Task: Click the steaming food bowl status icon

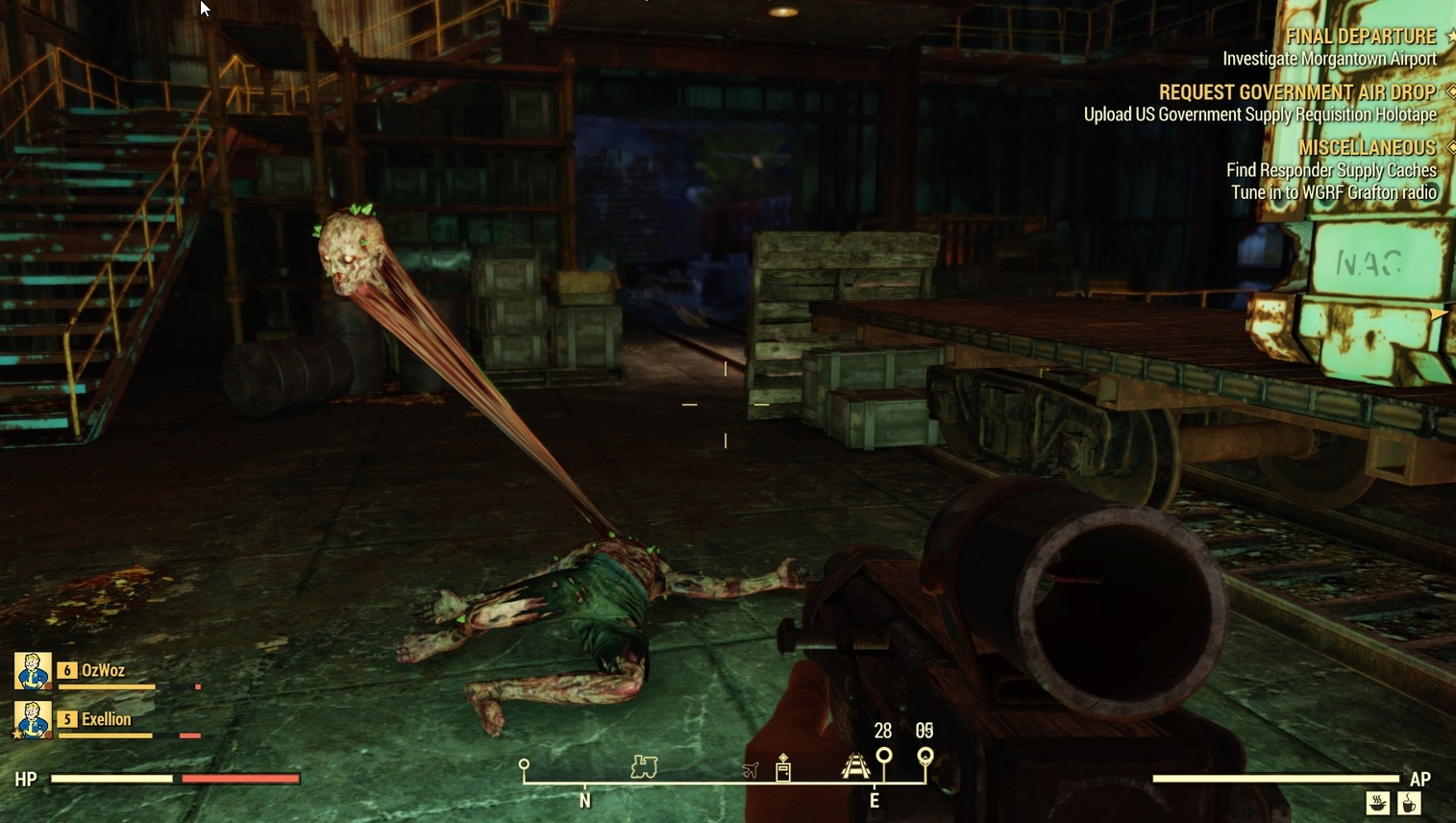Action: 1377,803
